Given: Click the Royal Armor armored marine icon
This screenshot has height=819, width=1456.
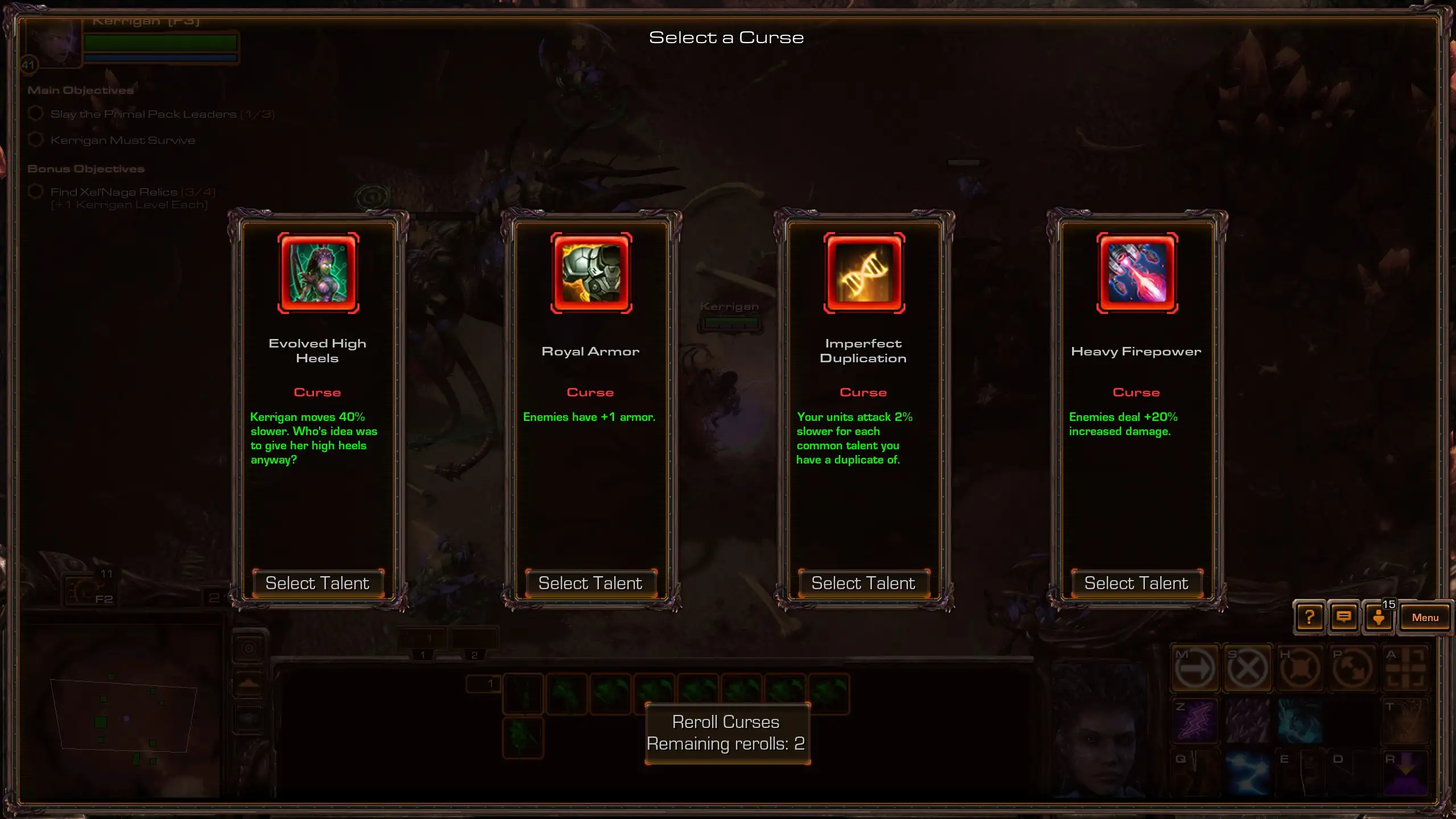Looking at the screenshot, I should [x=591, y=273].
